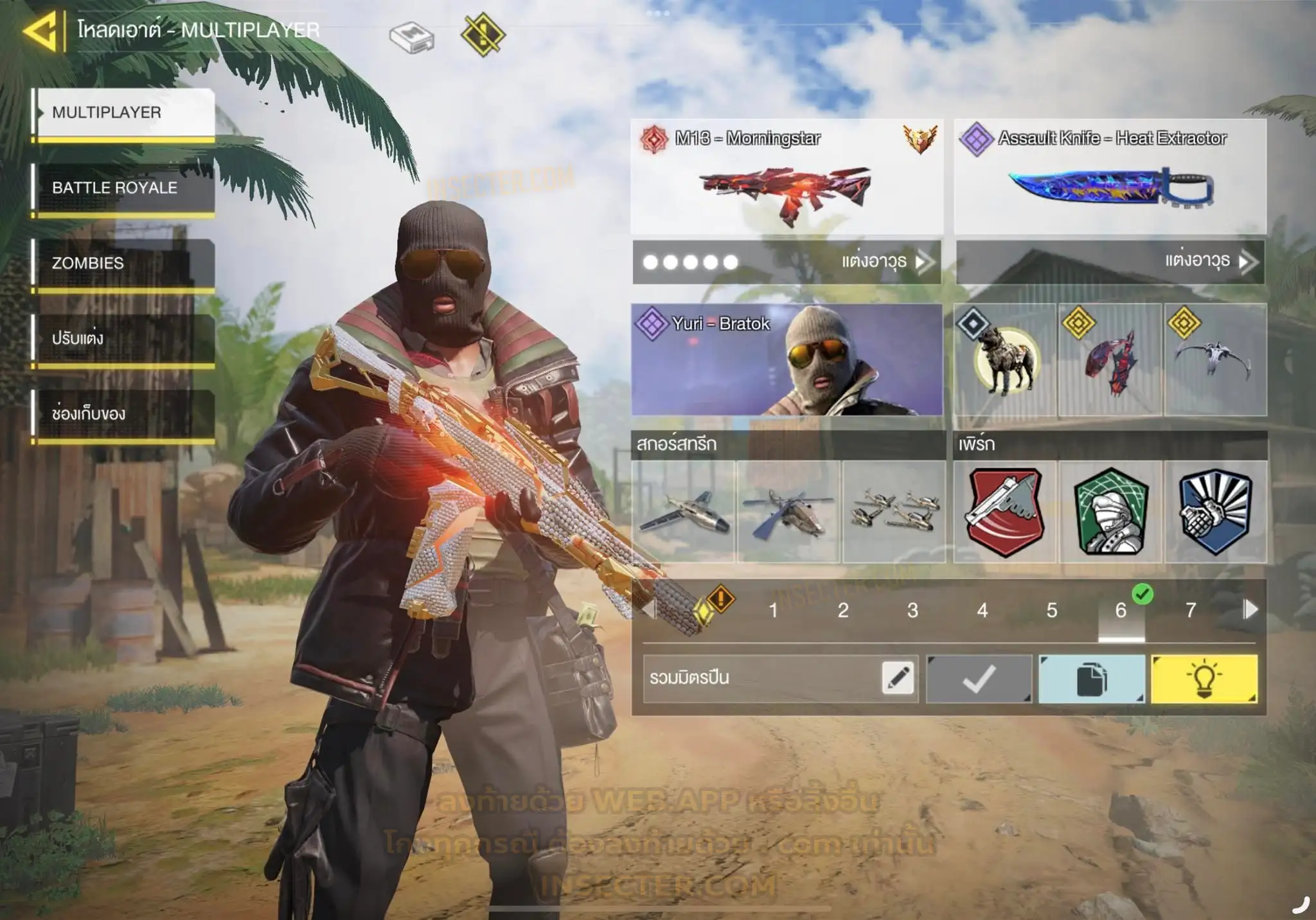1316x920 pixels.
Task: Open the yellow lightbulb recommendations button
Action: tap(1204, 679)
